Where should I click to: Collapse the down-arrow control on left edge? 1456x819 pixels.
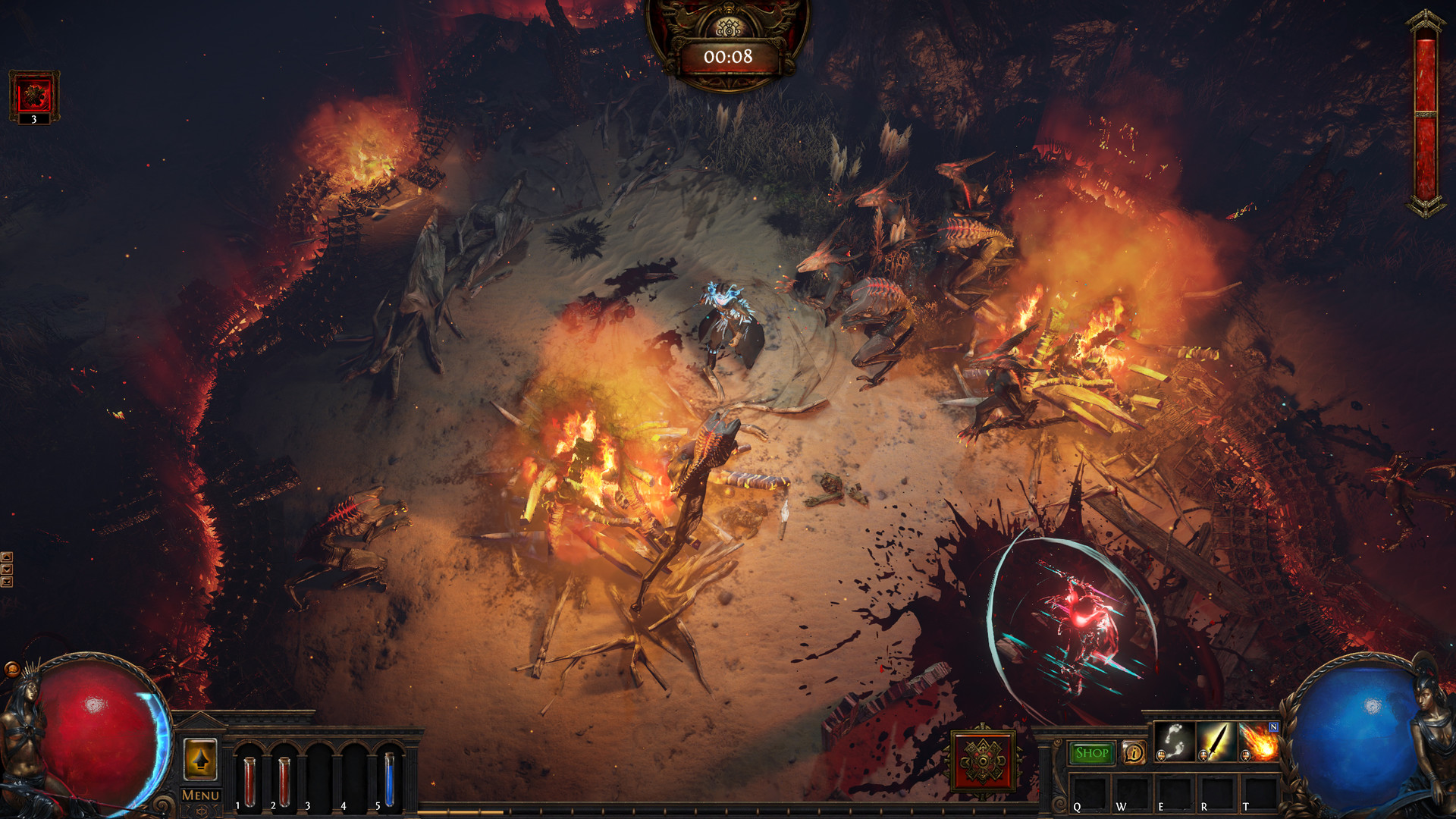[7, 569]
